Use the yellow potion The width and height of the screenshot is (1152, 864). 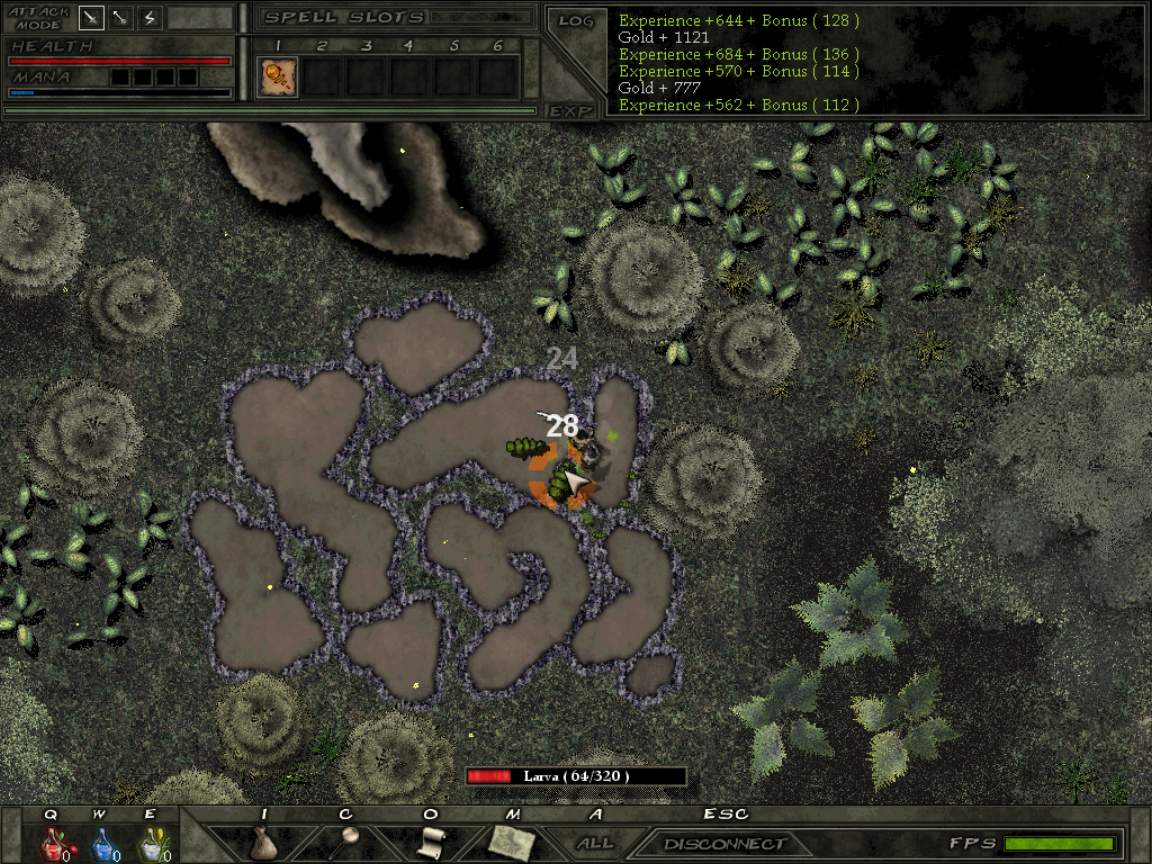click(152, 845)
